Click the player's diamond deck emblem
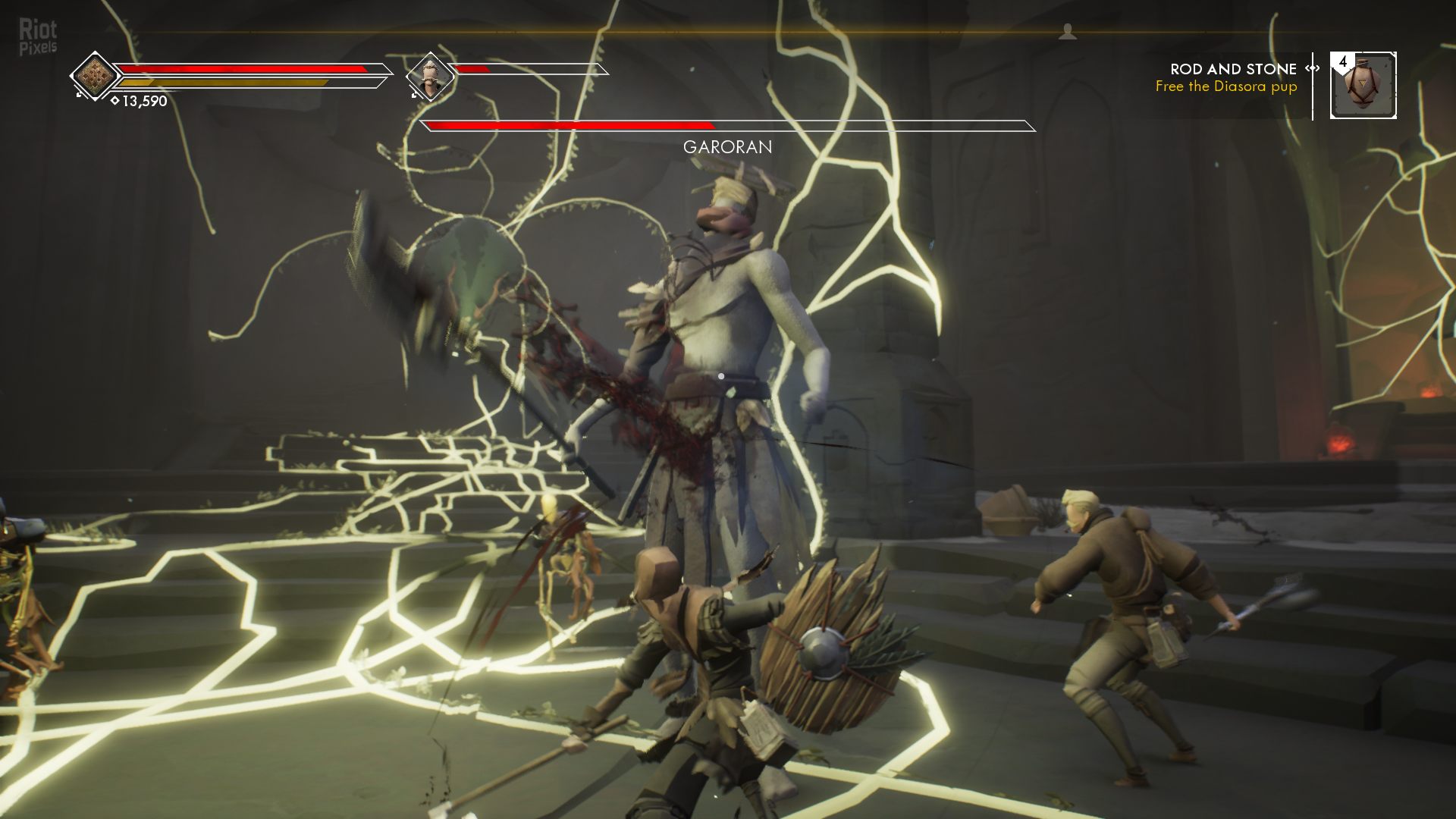This screenshot has width=1456, height=819. click(95, 76)
